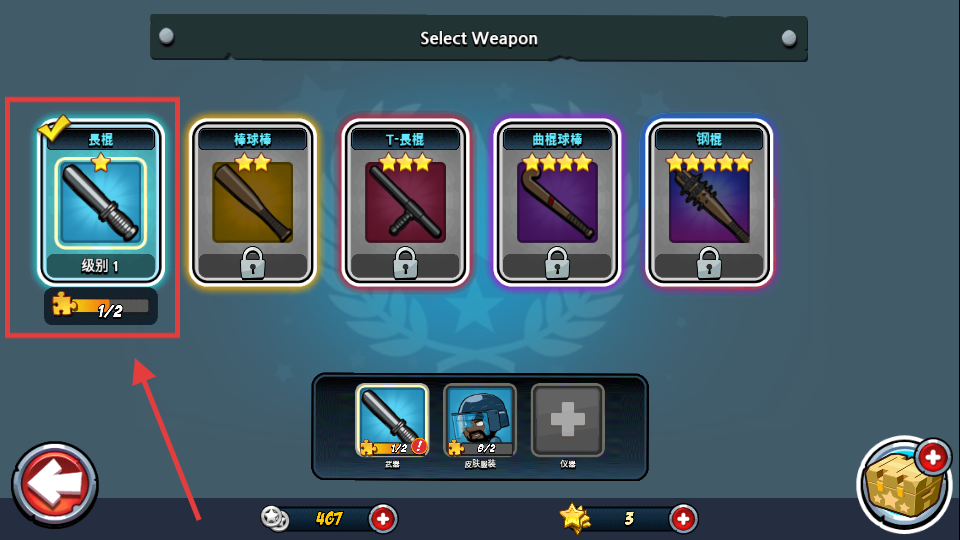960x540 pixels.
Task: Open the riot helmet skin outfit tab
Action: [x=480, y=421]
